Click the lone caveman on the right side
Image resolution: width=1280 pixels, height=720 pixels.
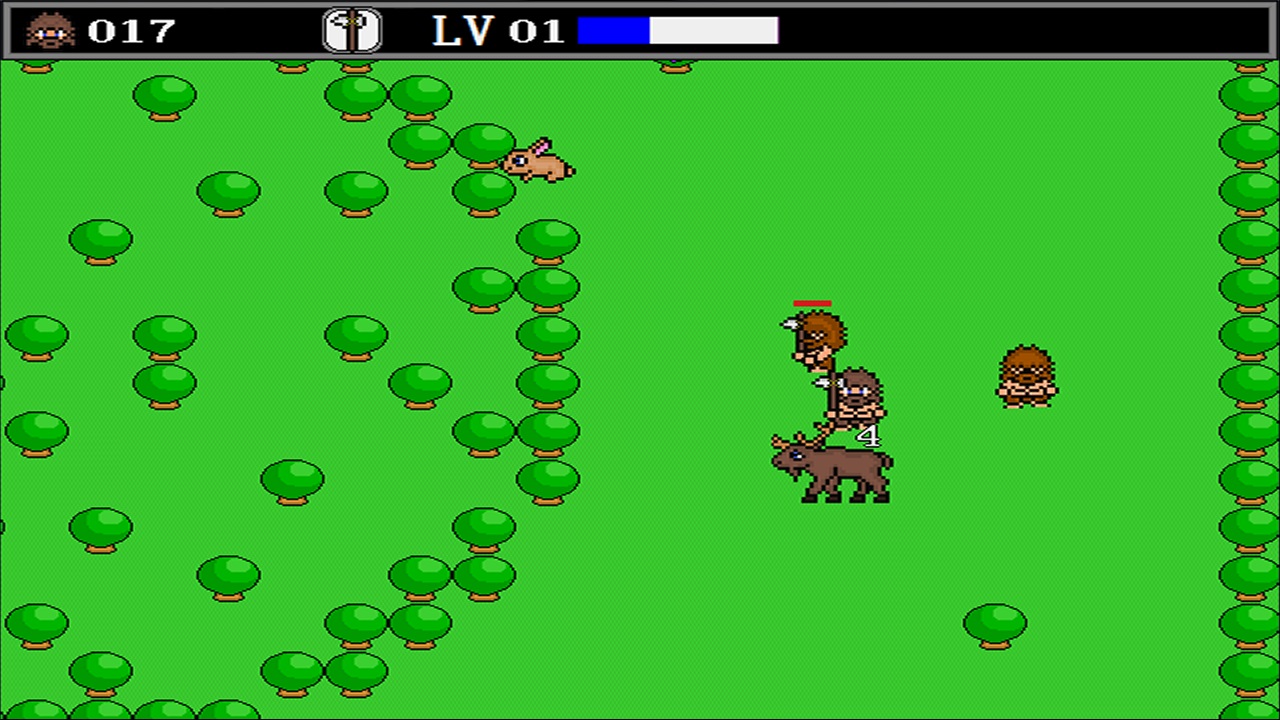pos(1026,378)
